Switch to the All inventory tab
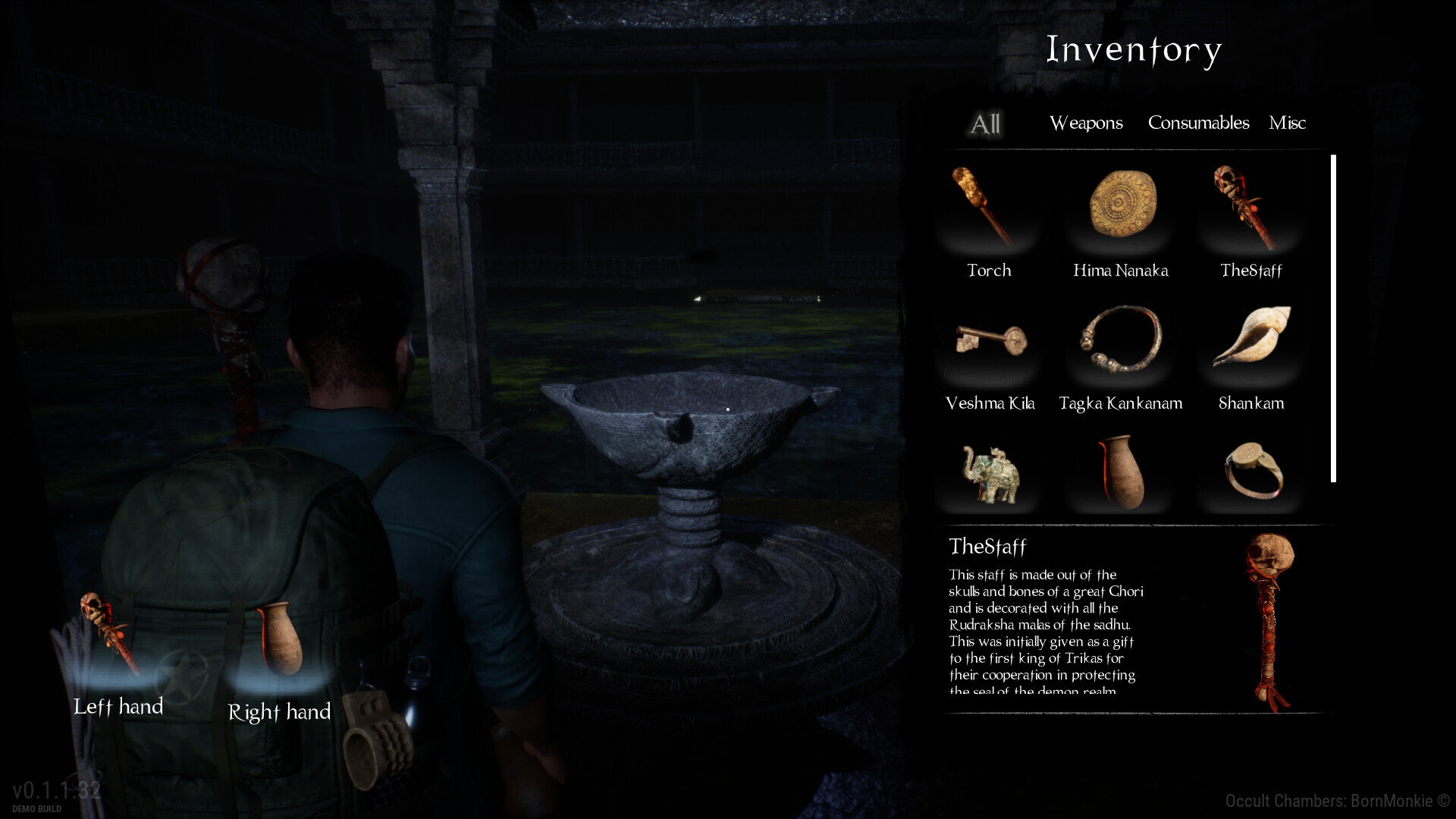This screenshot has height=819, width=1456. tap(984, 124)
